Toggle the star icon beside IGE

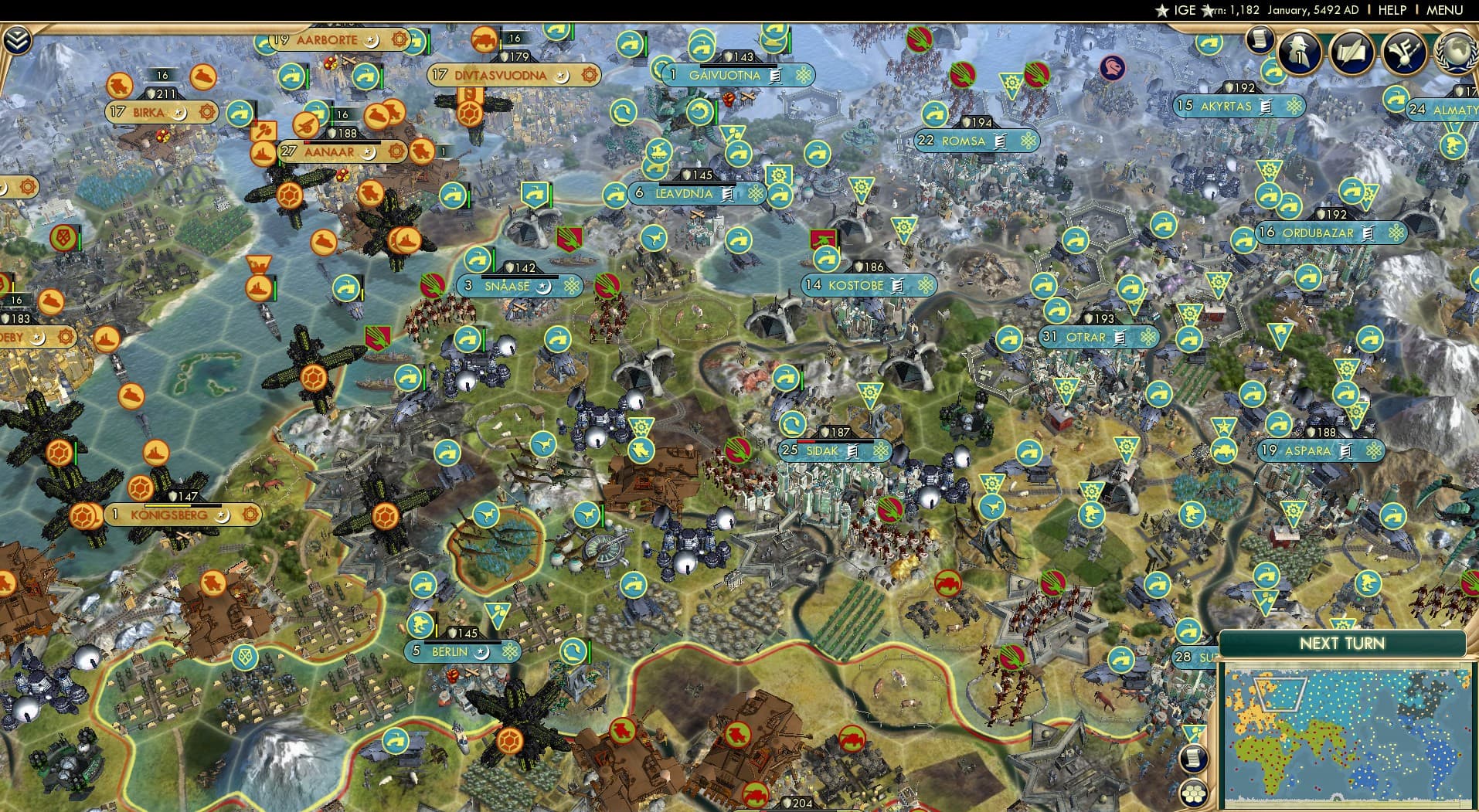1162,11
